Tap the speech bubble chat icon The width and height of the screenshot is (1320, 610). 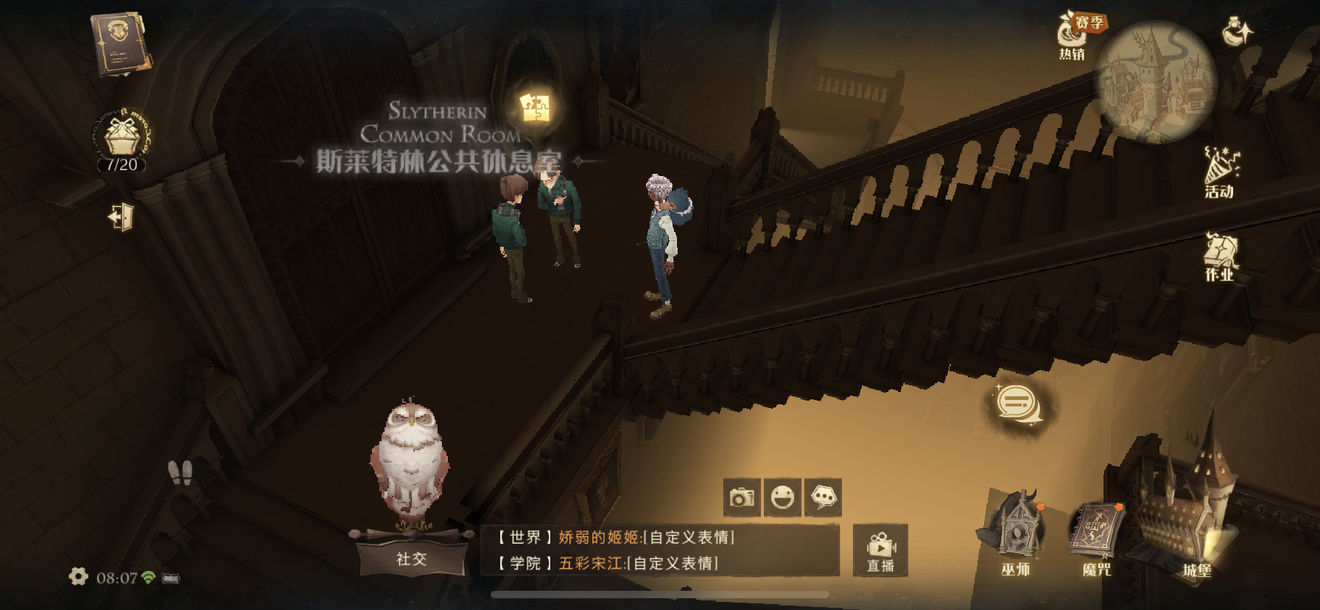(1018, 403)
